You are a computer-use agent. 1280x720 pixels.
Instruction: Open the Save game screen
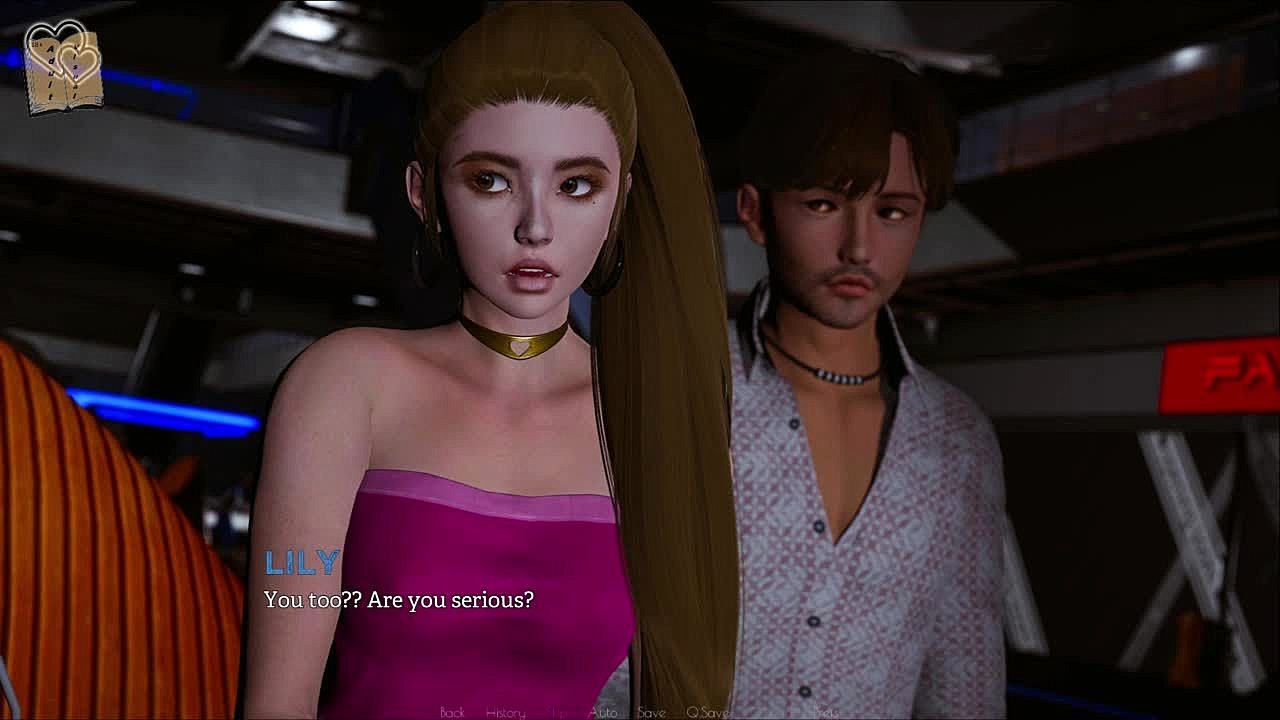(x=651, y=712)
